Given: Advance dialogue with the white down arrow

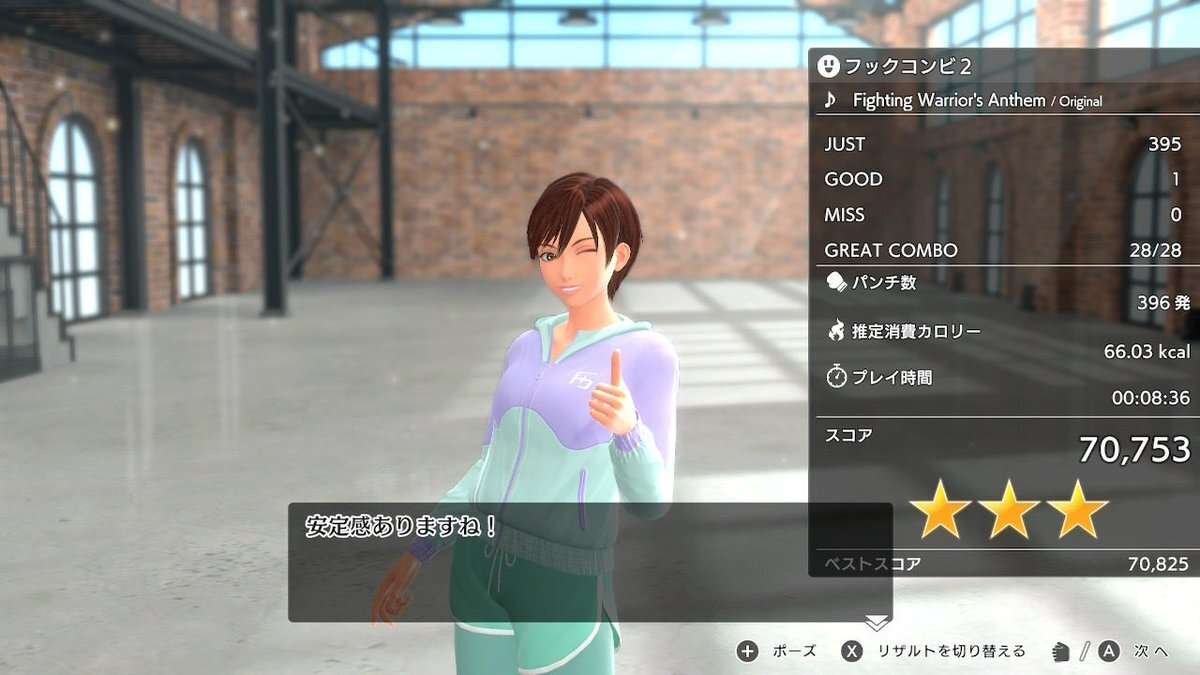Looking at the screenshot, I should click(877, 622).
